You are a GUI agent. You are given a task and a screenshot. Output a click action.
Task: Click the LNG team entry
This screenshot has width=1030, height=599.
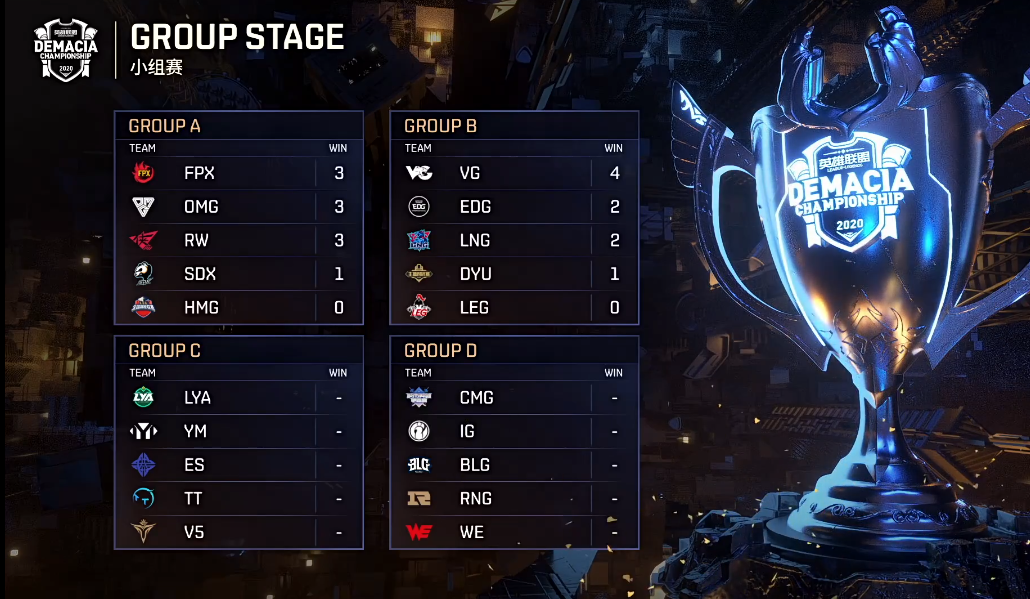tap(514, 241)
